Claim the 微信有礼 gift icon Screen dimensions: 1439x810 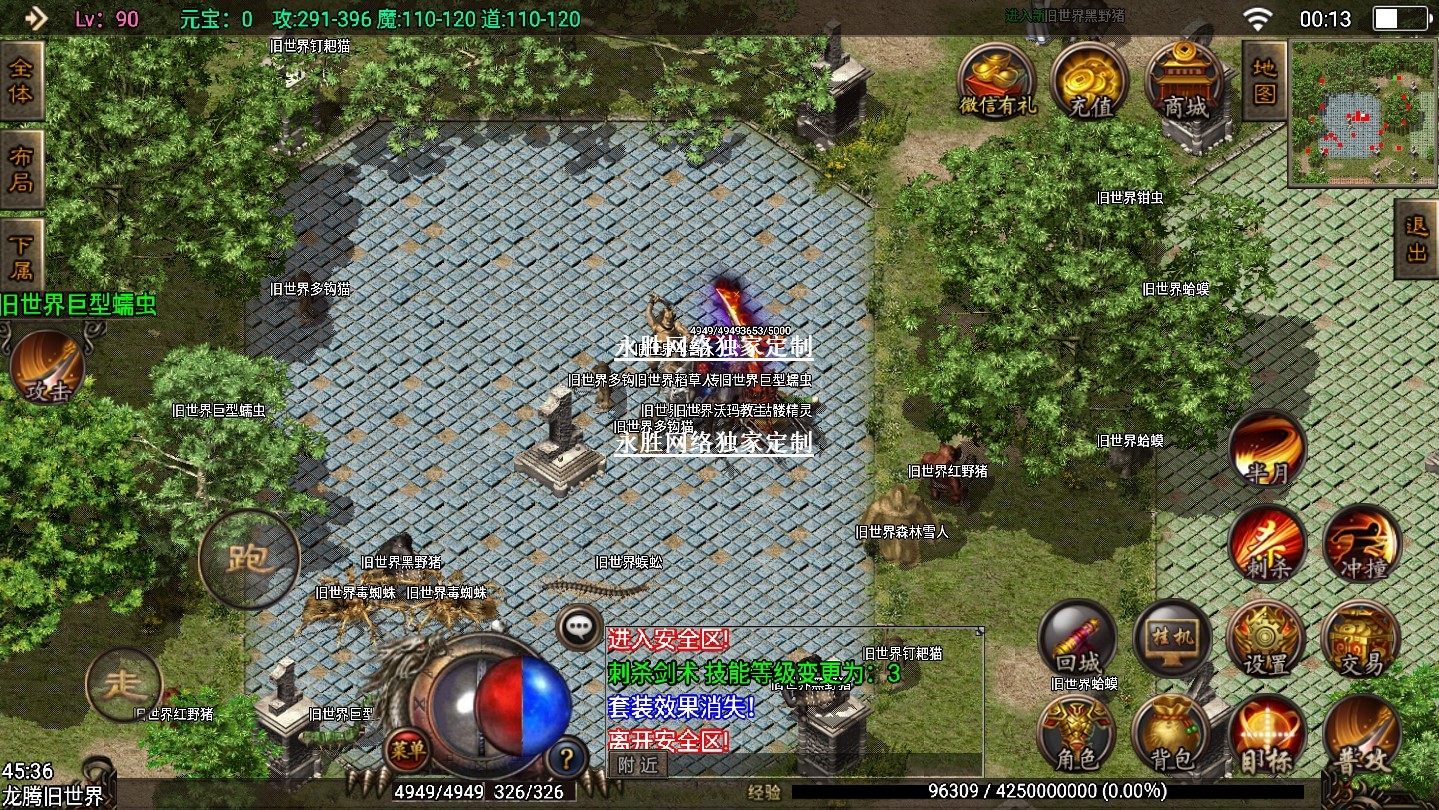click(996, 81)
